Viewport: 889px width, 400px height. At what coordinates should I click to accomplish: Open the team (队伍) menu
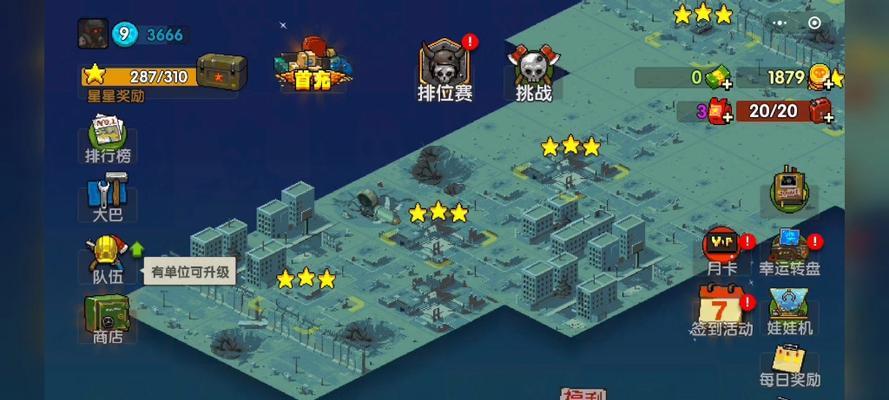pyautogui.click(x=106, y=256)
